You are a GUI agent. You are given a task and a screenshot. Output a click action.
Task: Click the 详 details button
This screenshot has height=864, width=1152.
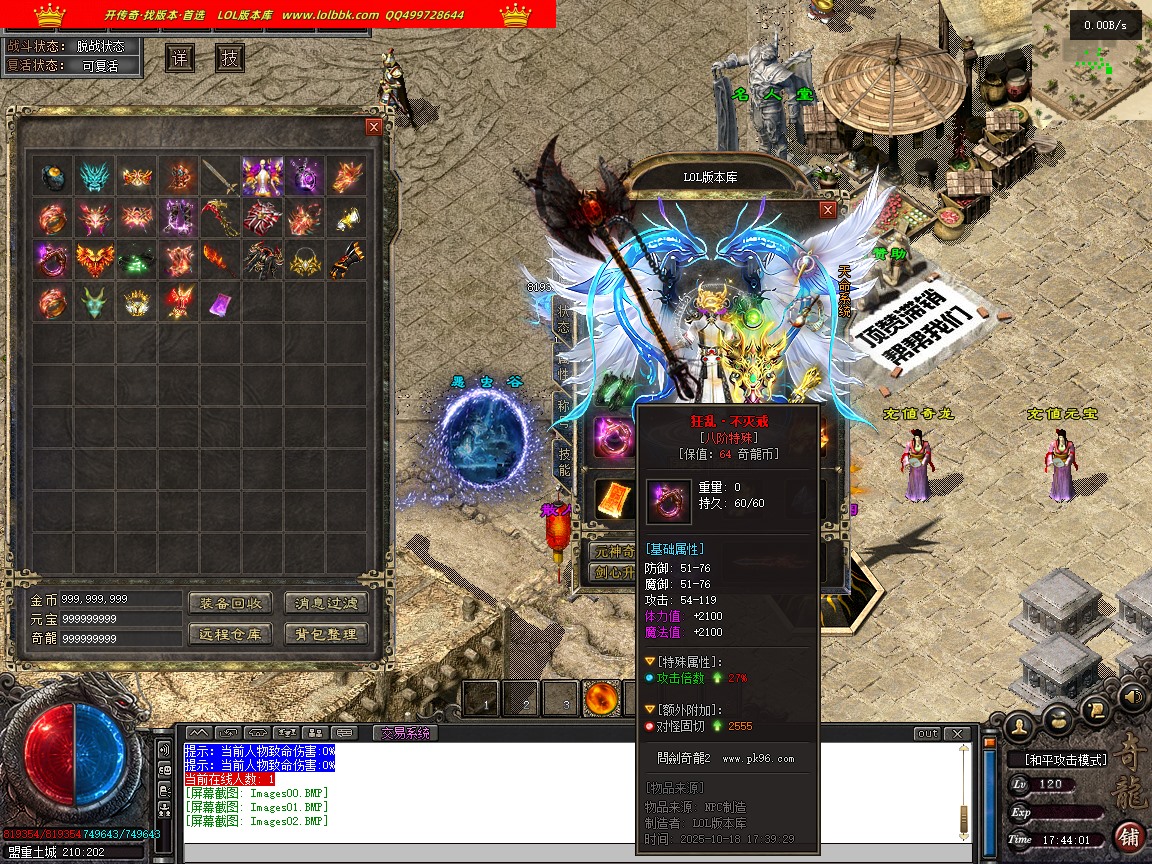180,58
